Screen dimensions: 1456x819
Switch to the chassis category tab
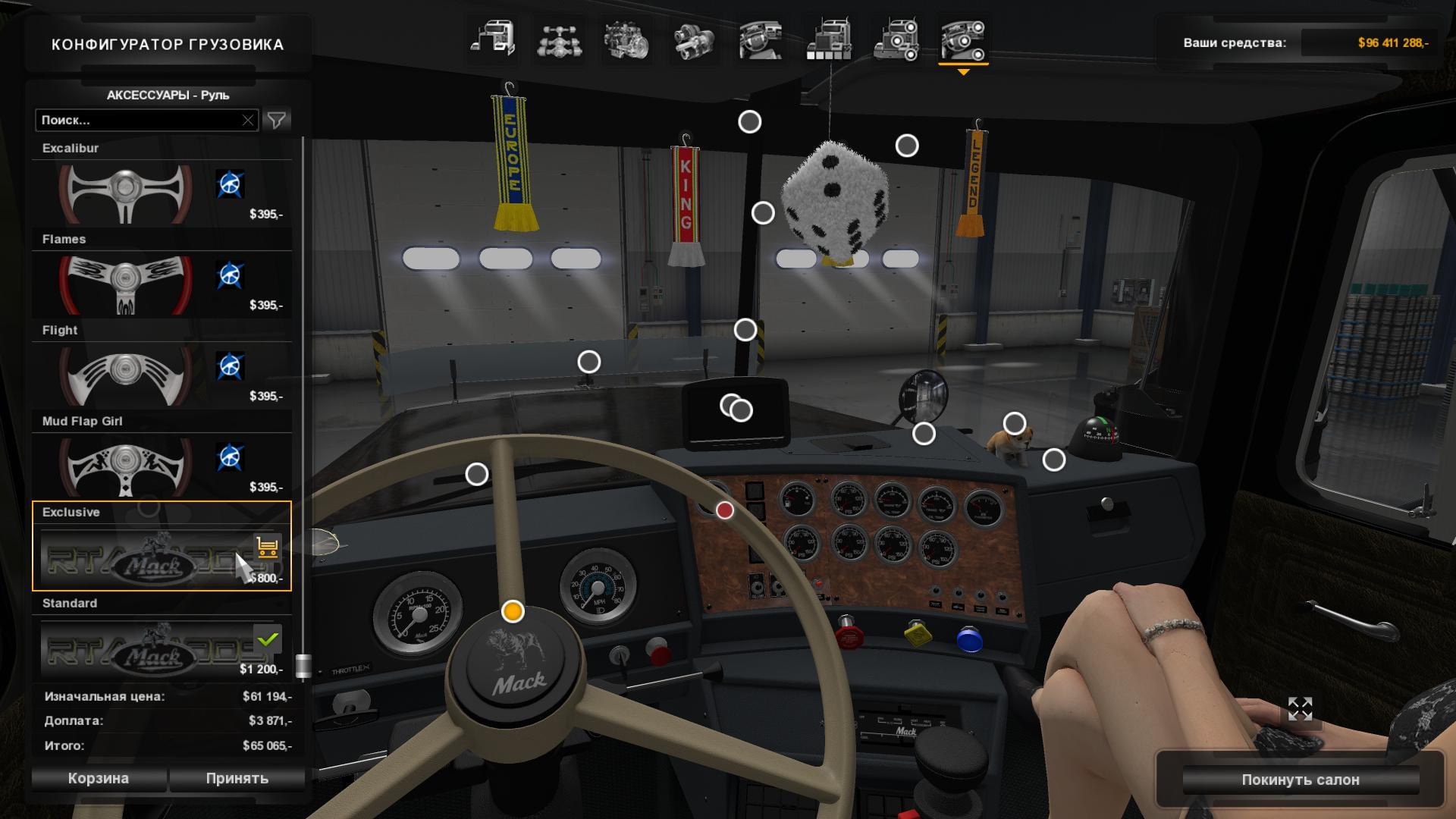(559, 40)
